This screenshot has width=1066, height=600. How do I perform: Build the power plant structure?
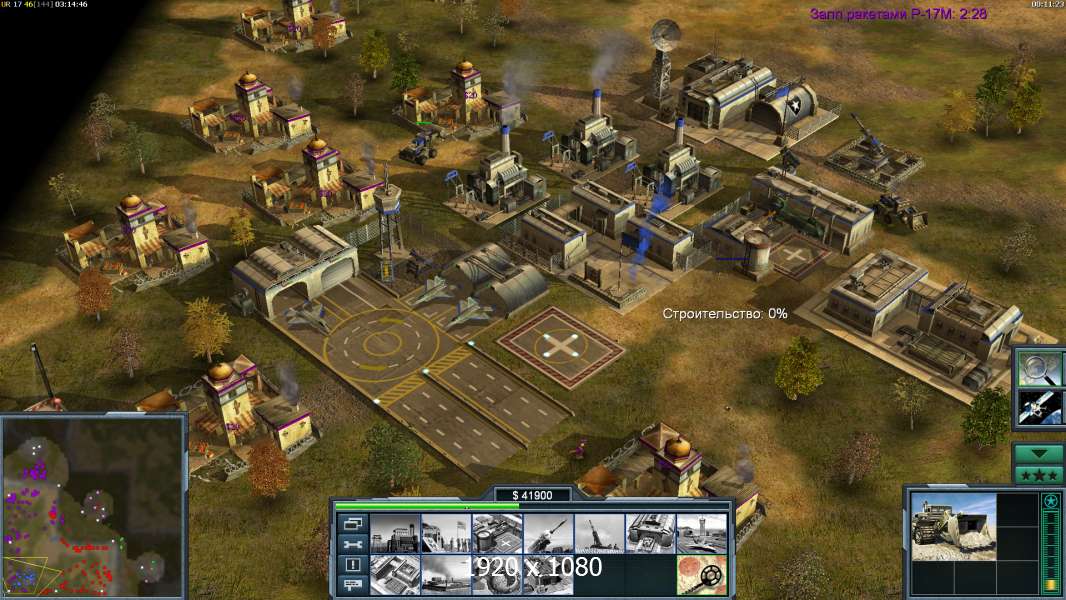[394, 534]
